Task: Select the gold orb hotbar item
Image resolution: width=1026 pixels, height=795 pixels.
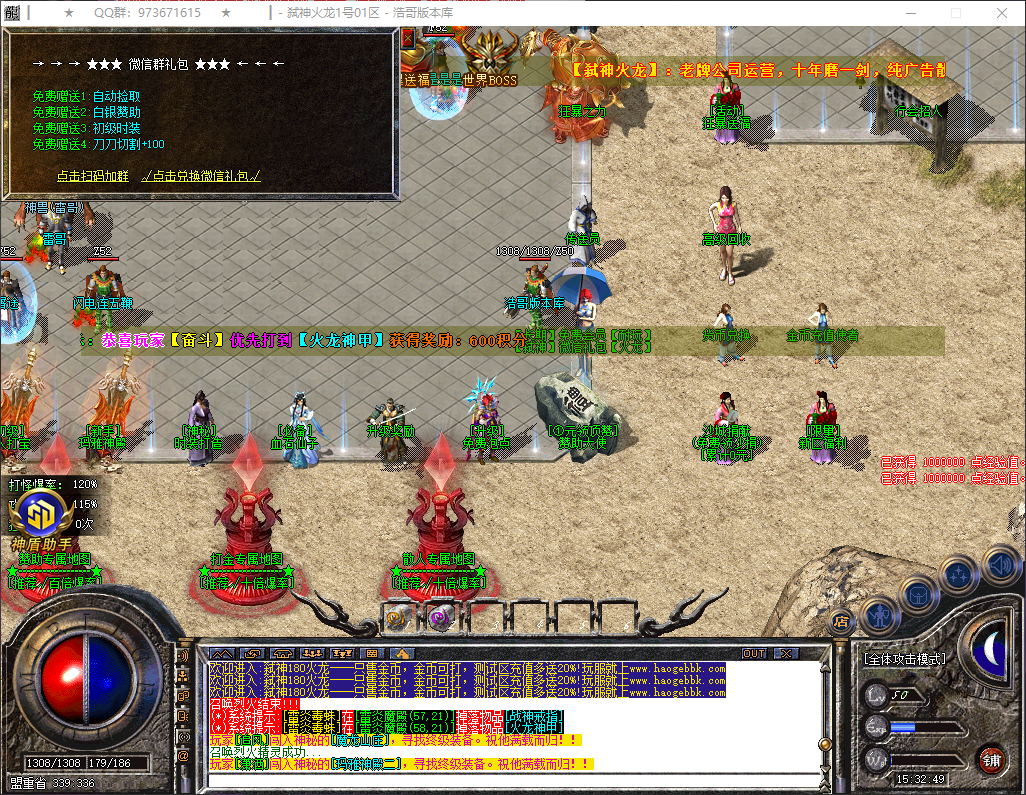Action: click(x=399, y=617)
